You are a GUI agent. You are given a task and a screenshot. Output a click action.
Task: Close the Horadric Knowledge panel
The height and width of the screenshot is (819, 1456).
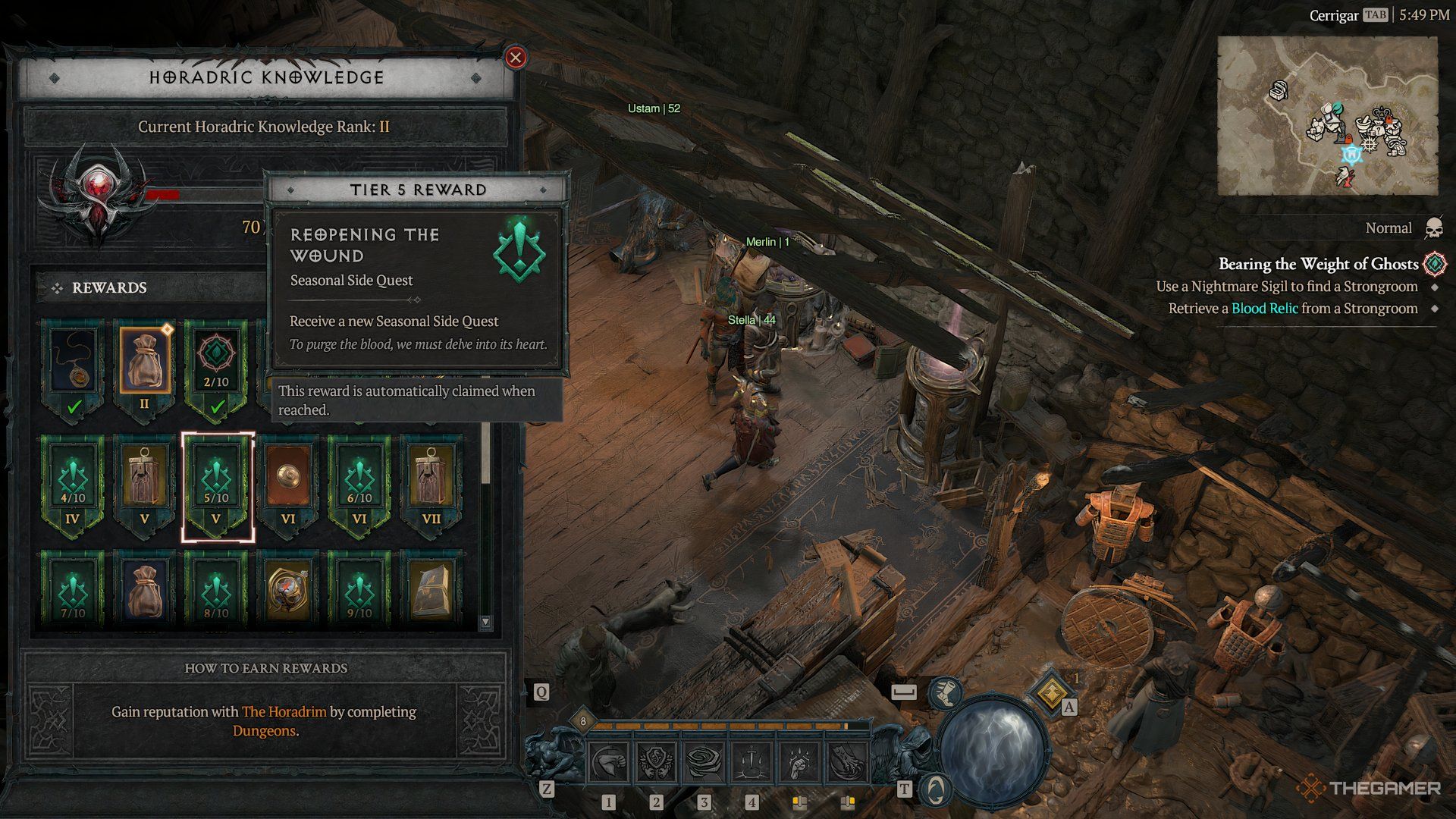pyautogui.click(x=516, y=57)
